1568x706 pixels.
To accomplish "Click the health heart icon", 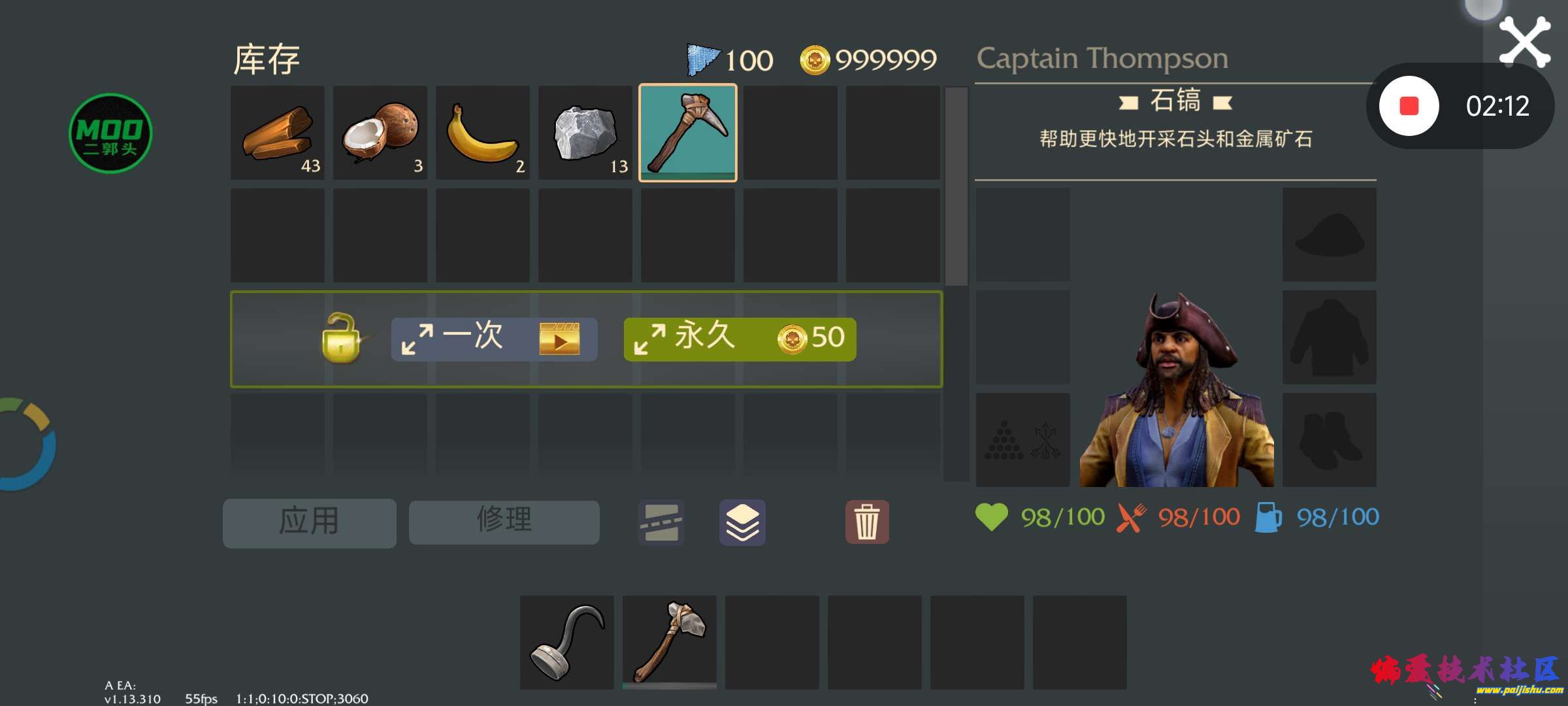I will tap(993, 516).
